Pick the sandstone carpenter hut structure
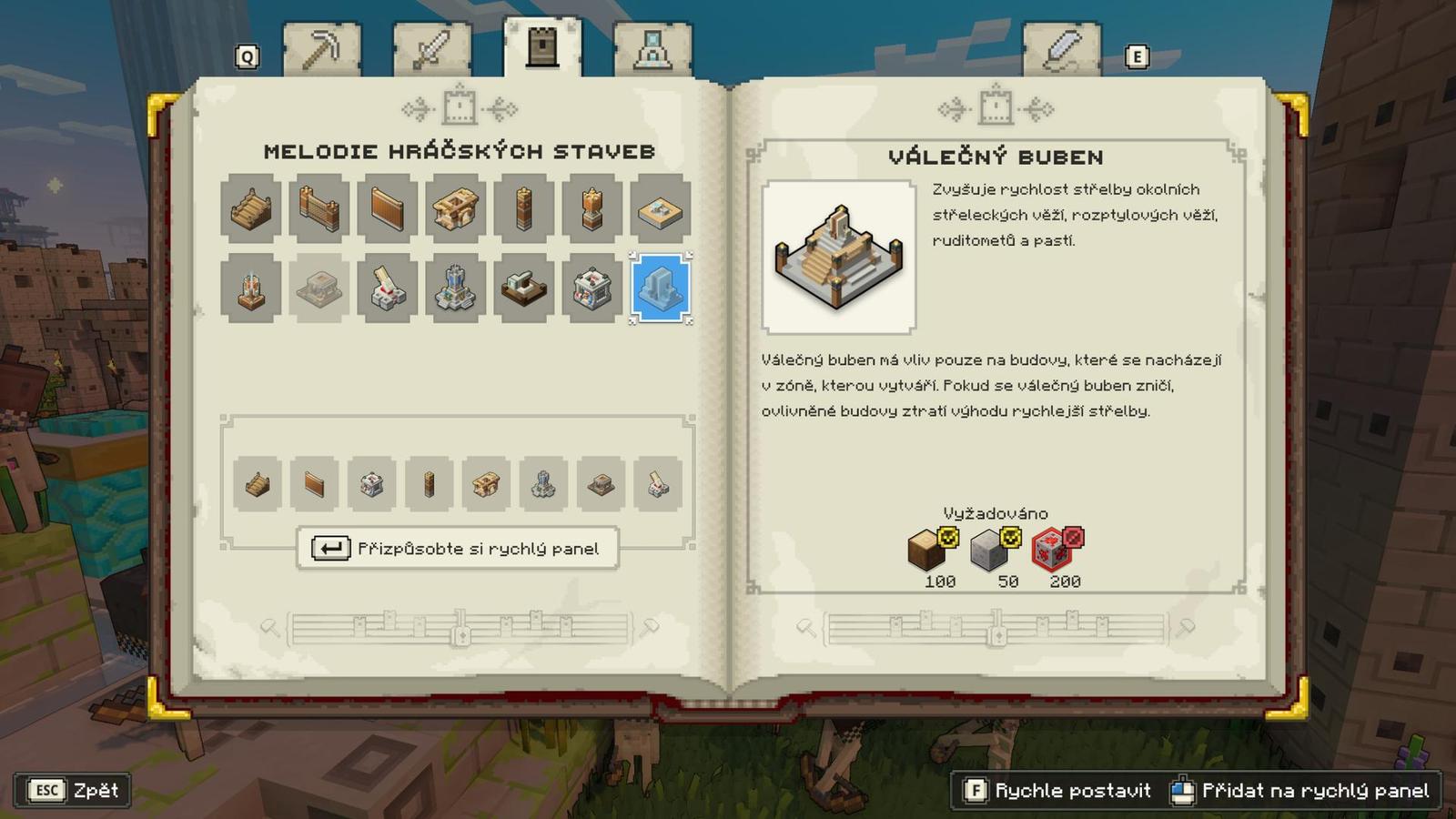This screenshot has height=819, width=1456. (x=456, y=208)
